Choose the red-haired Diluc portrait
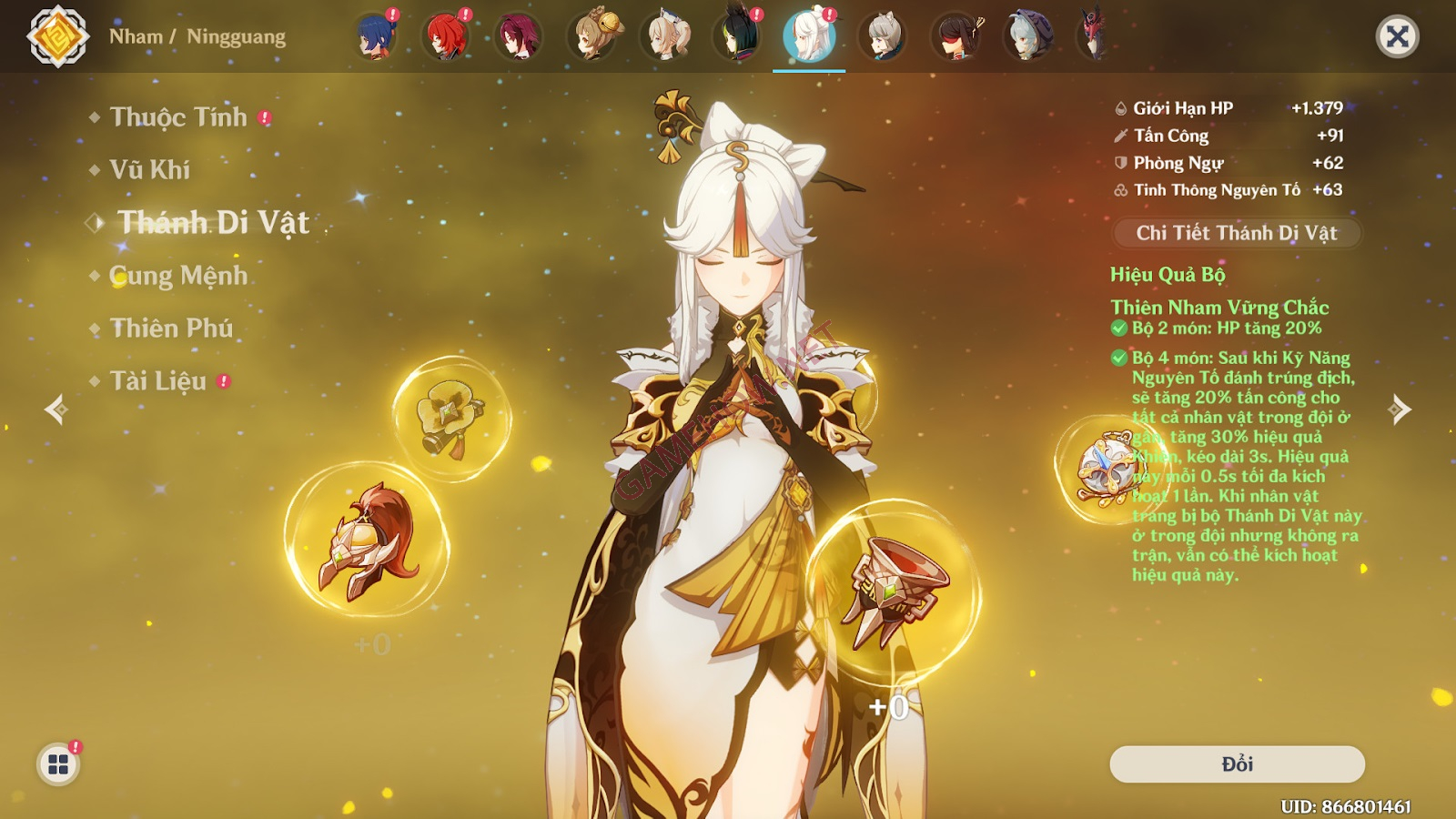 [x=446, y=37]
